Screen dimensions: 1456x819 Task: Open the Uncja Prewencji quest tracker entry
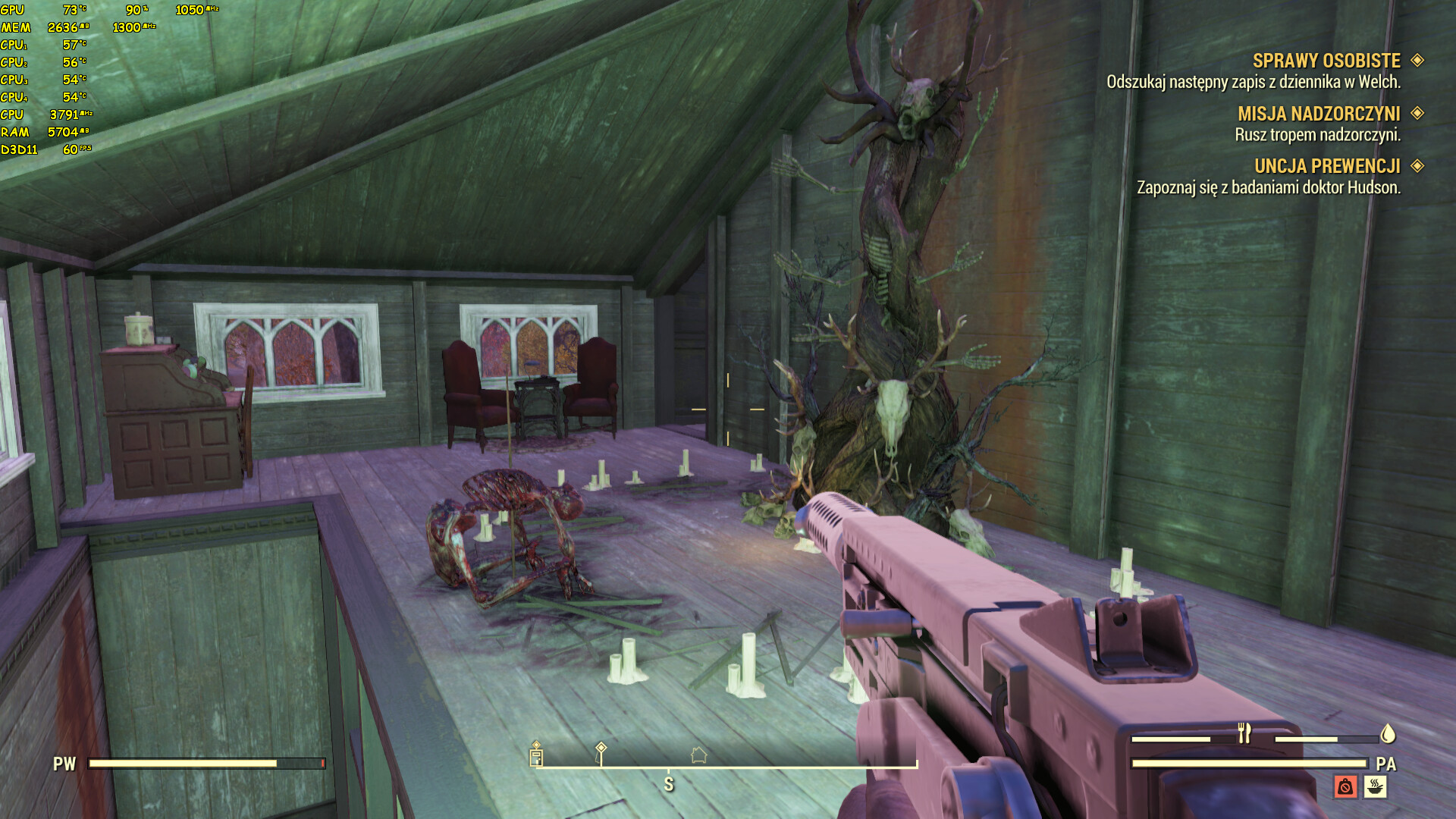tap(1326, 166)
